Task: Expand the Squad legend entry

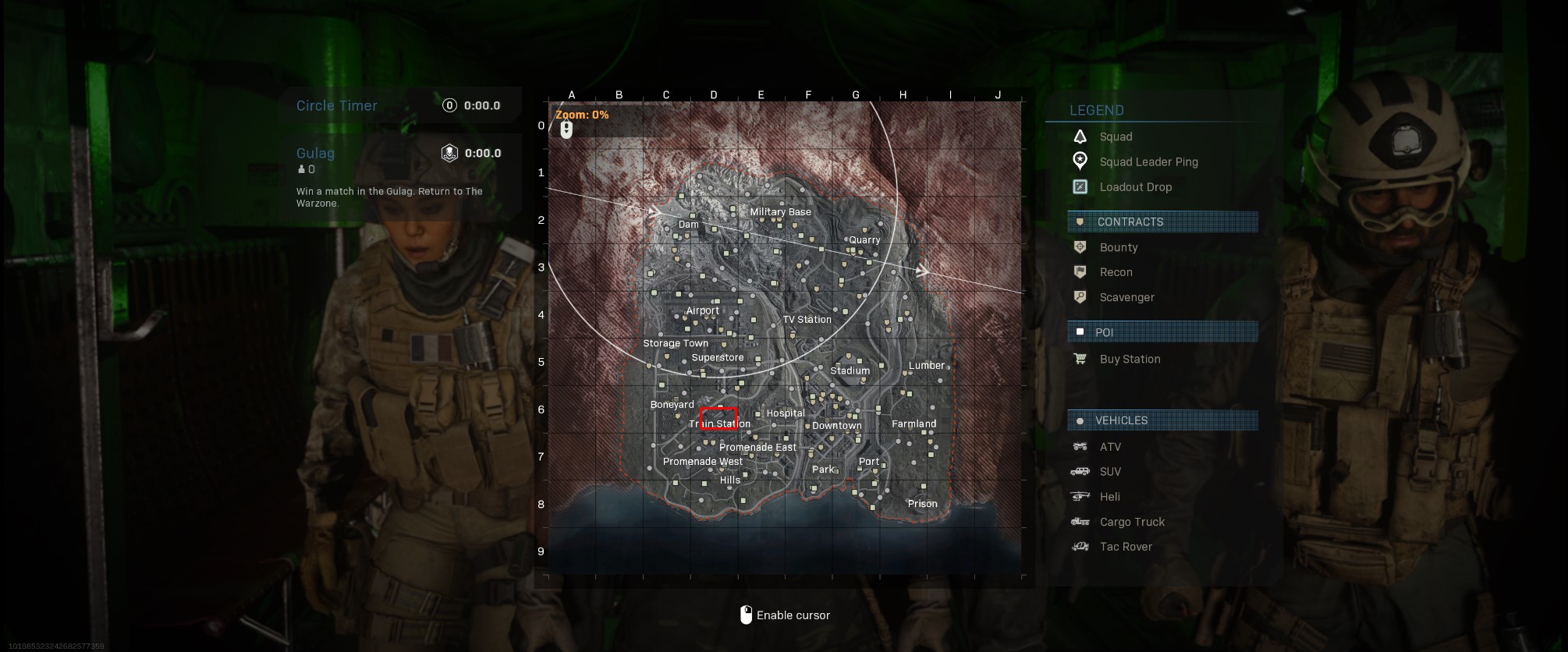Action: pyautogui.click(x=1116, y=136)
